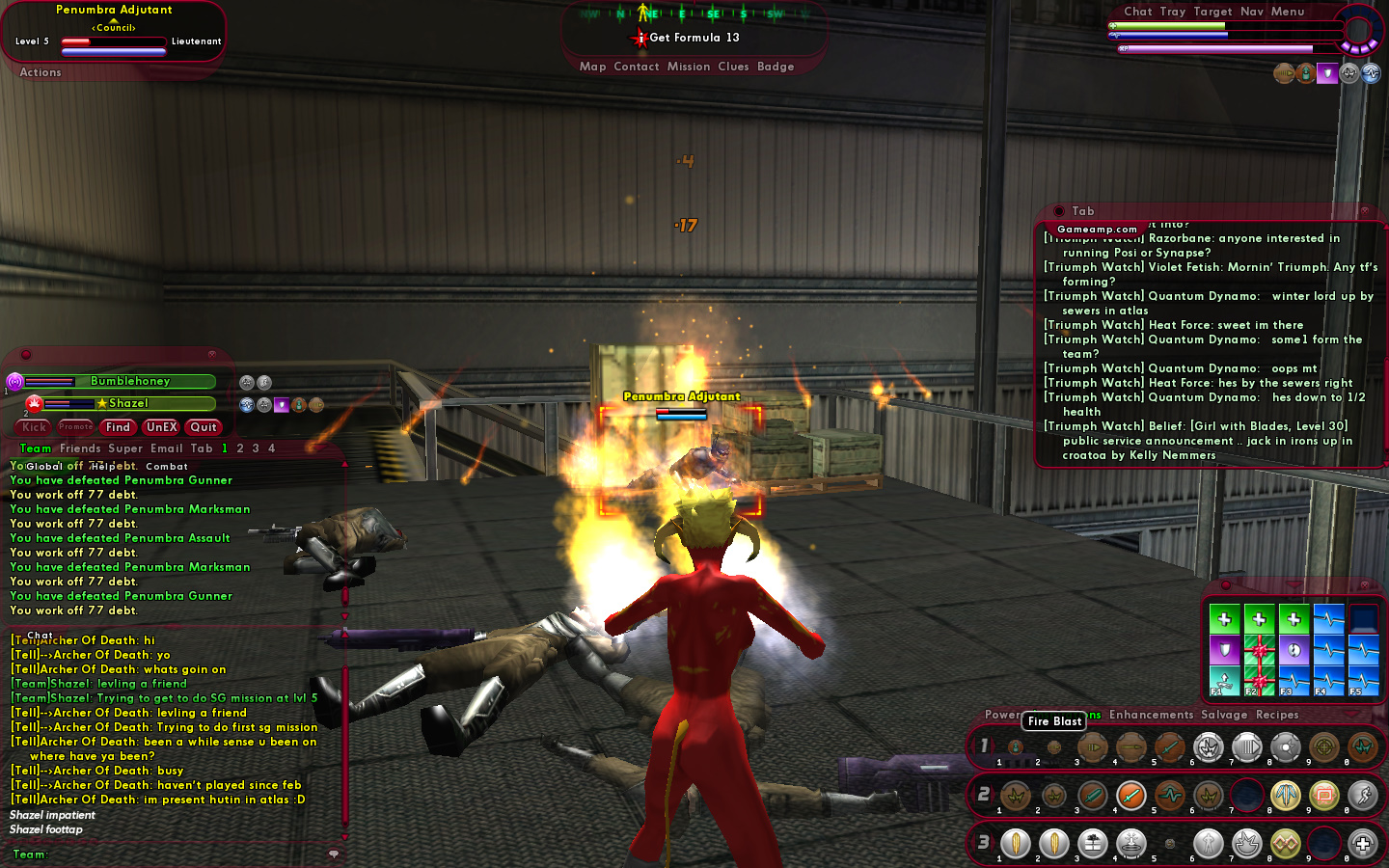Click the Find team member button

(x=118, y=427)
